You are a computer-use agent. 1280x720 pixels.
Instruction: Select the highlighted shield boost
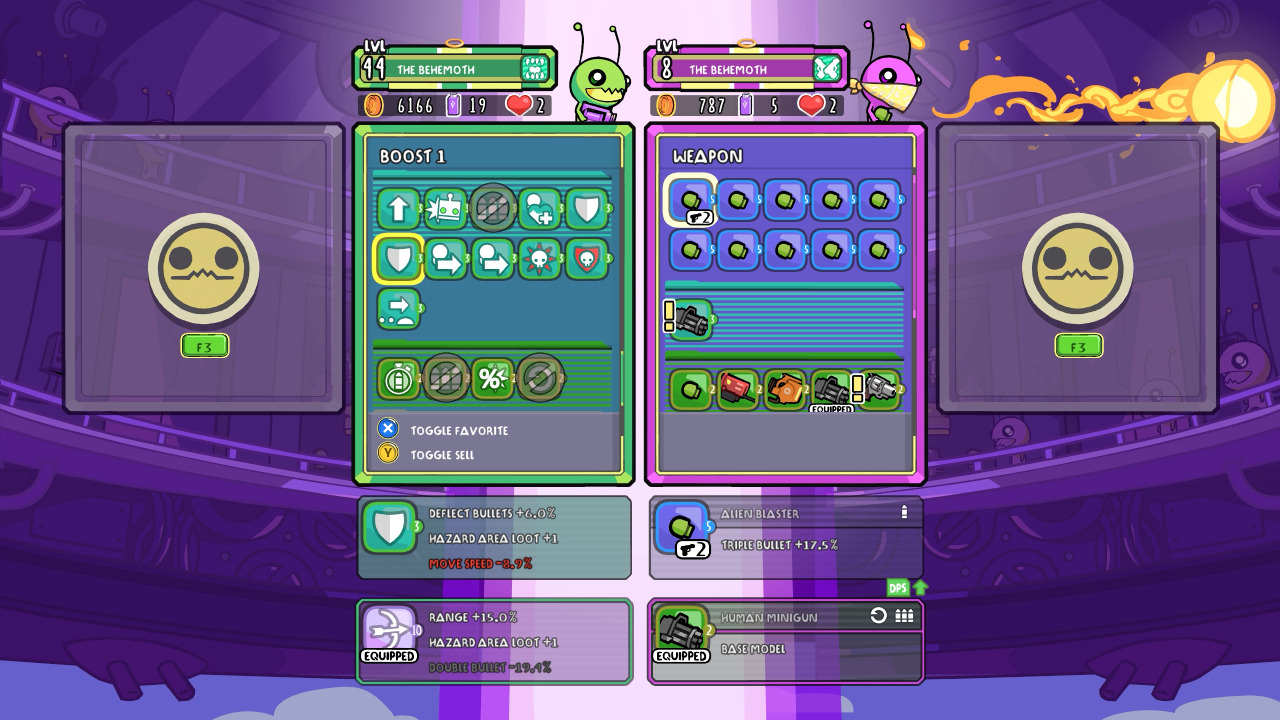coord(398,260)
